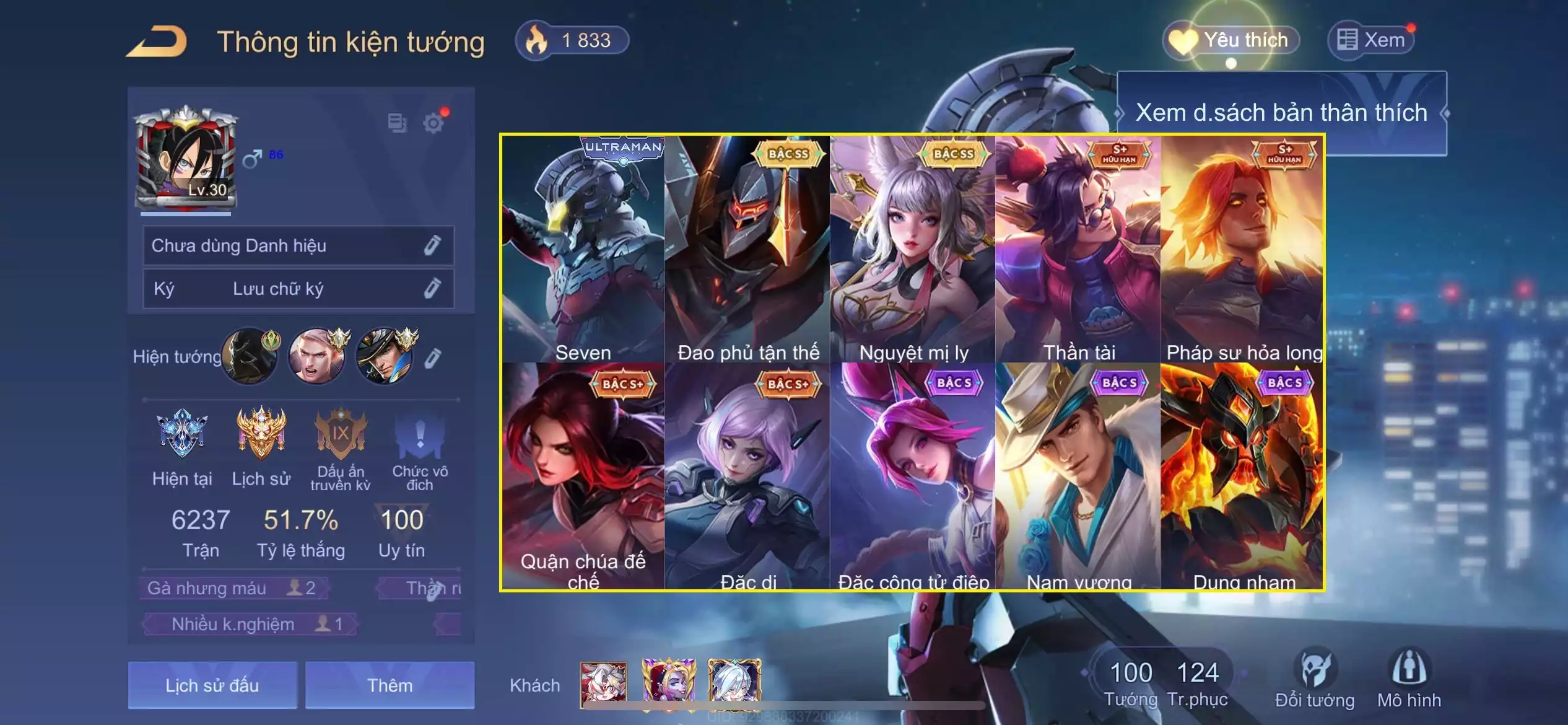Select the Nguyệt mị ly skin card
Image resolution: width=1568 pixels, height=725 pixels.
coord(913,249)
